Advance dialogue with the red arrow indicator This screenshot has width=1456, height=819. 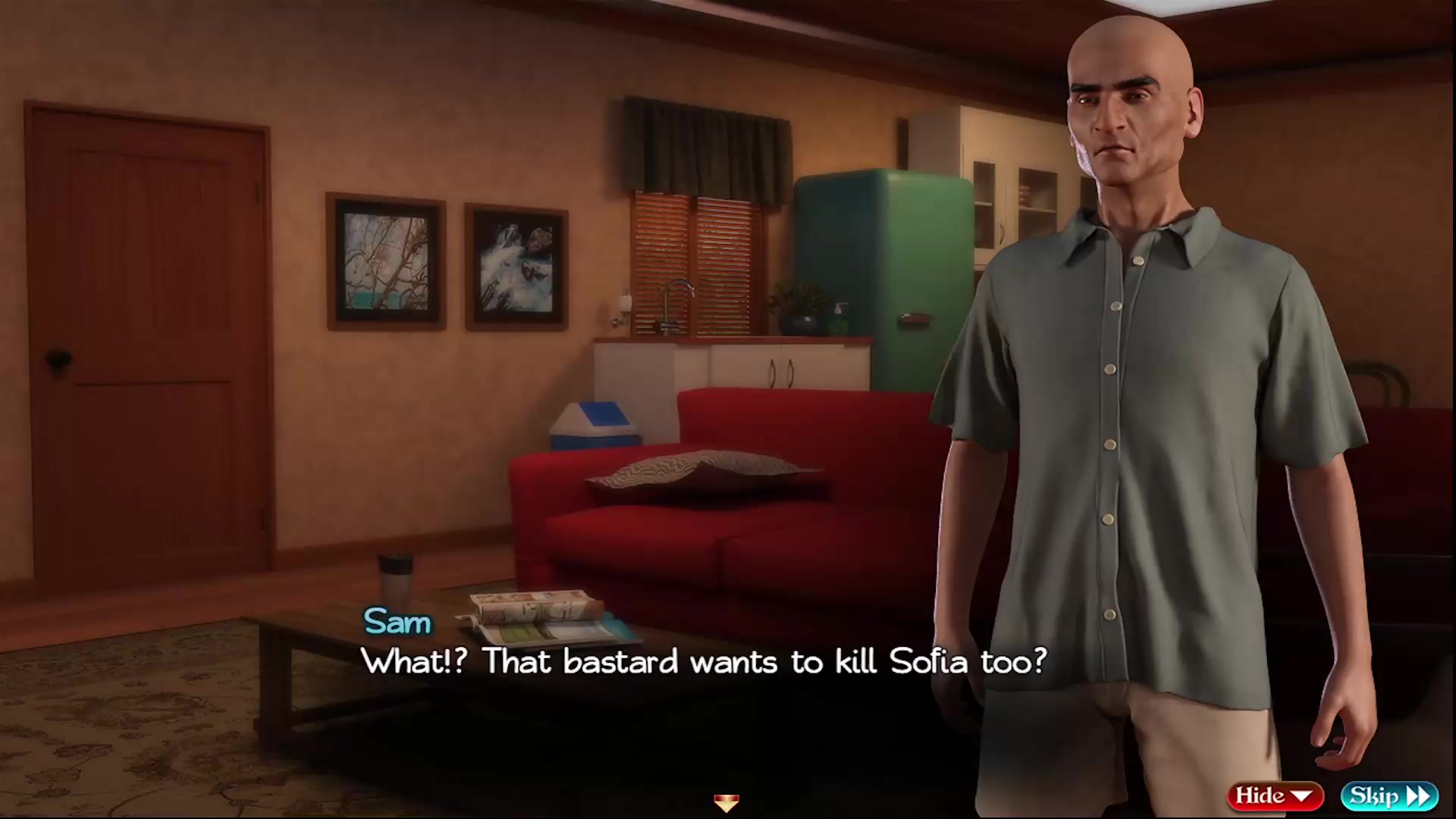coord(726,802)
